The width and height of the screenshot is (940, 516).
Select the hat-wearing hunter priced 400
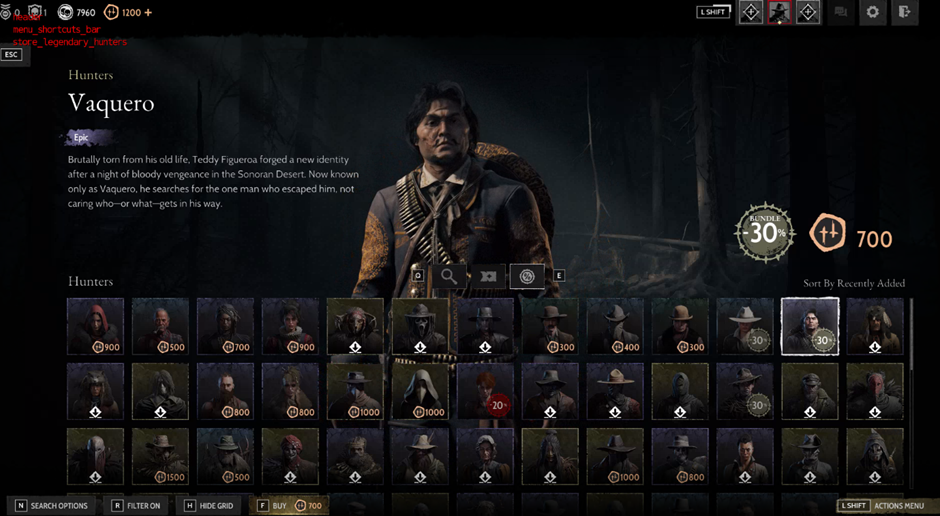(x=615, y=326)
